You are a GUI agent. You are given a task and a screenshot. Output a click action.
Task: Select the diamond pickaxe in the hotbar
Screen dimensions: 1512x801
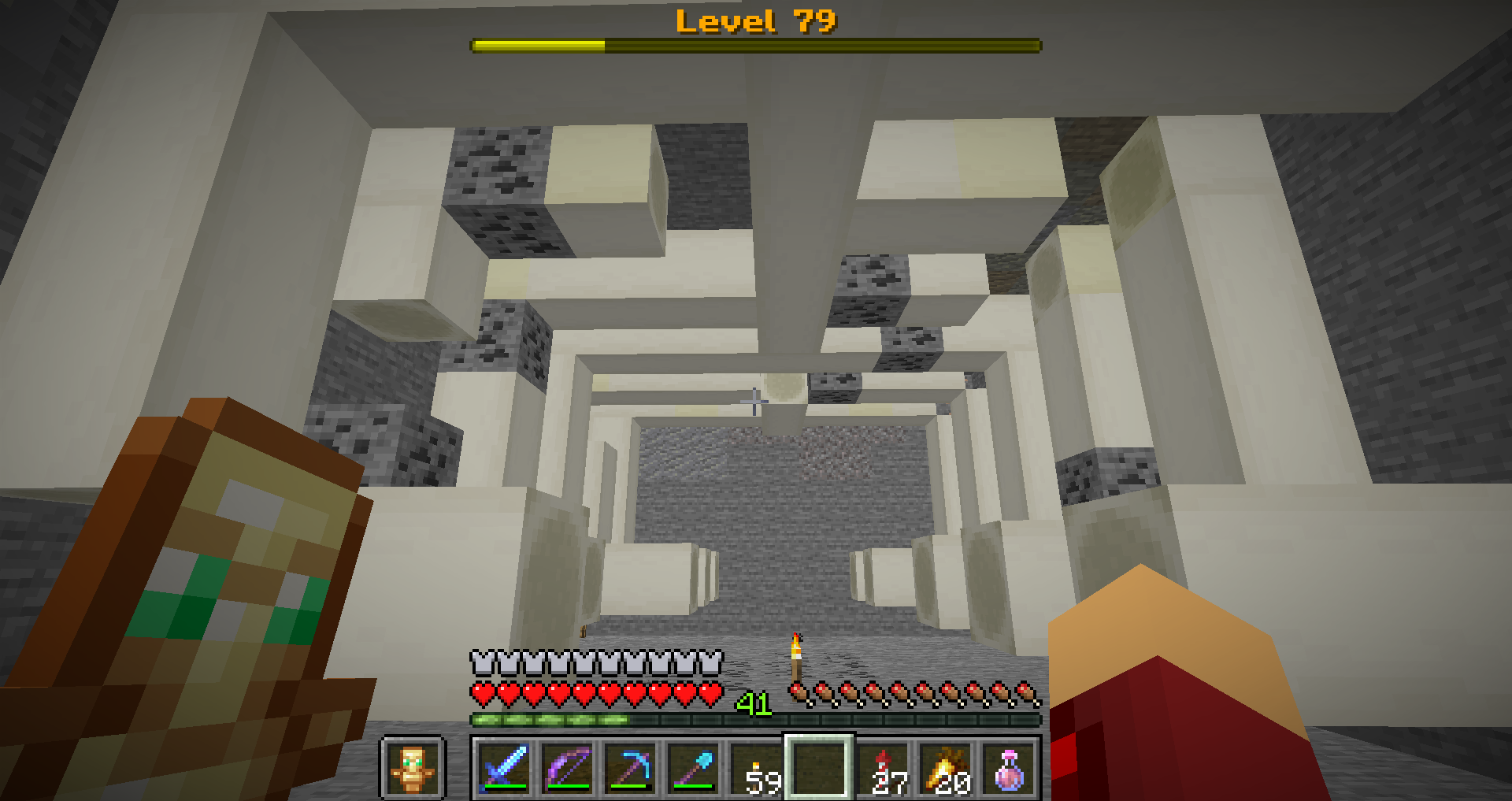click(630, 768)
